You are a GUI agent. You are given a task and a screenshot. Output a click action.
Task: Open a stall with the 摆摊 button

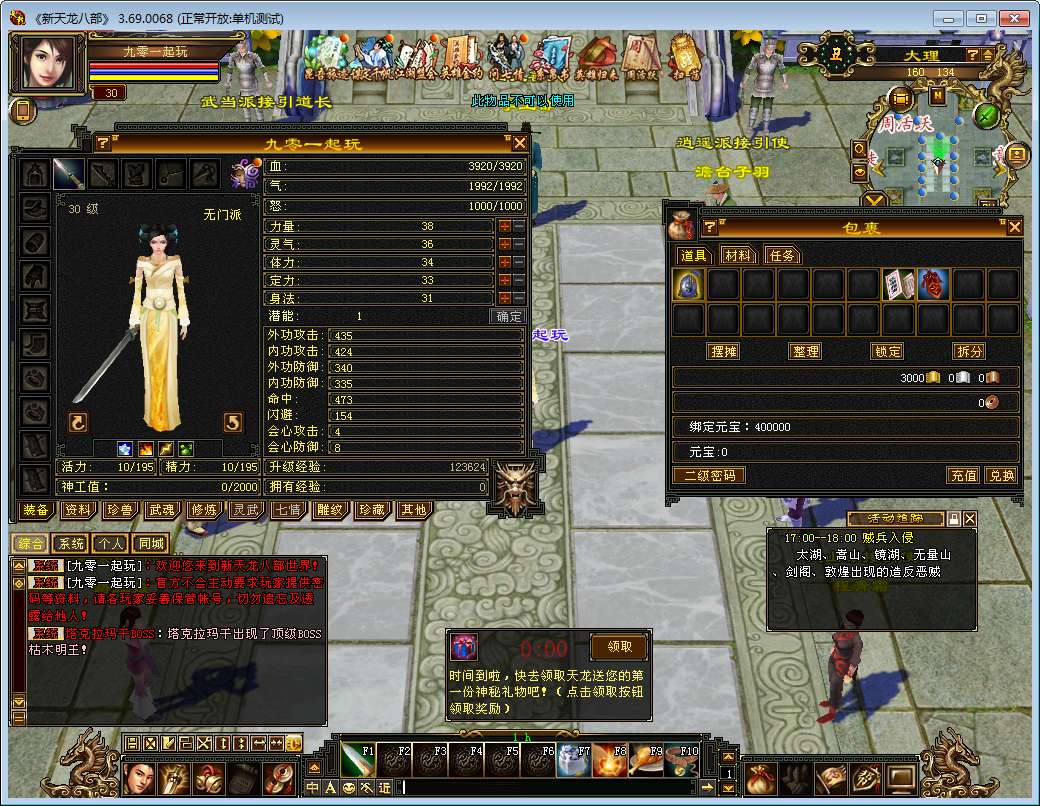click(723, 351)
